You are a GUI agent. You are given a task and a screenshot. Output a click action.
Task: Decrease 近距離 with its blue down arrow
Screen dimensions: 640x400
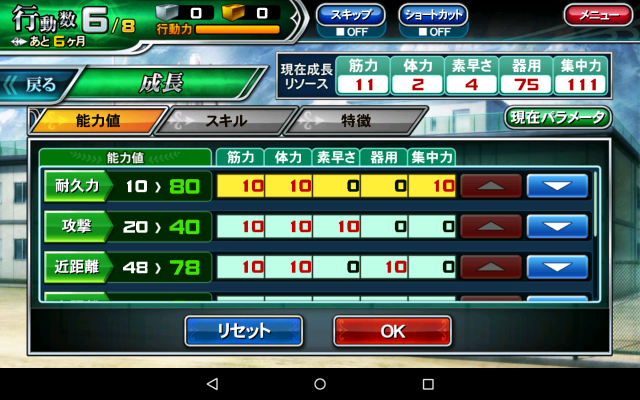pos(556,267)
